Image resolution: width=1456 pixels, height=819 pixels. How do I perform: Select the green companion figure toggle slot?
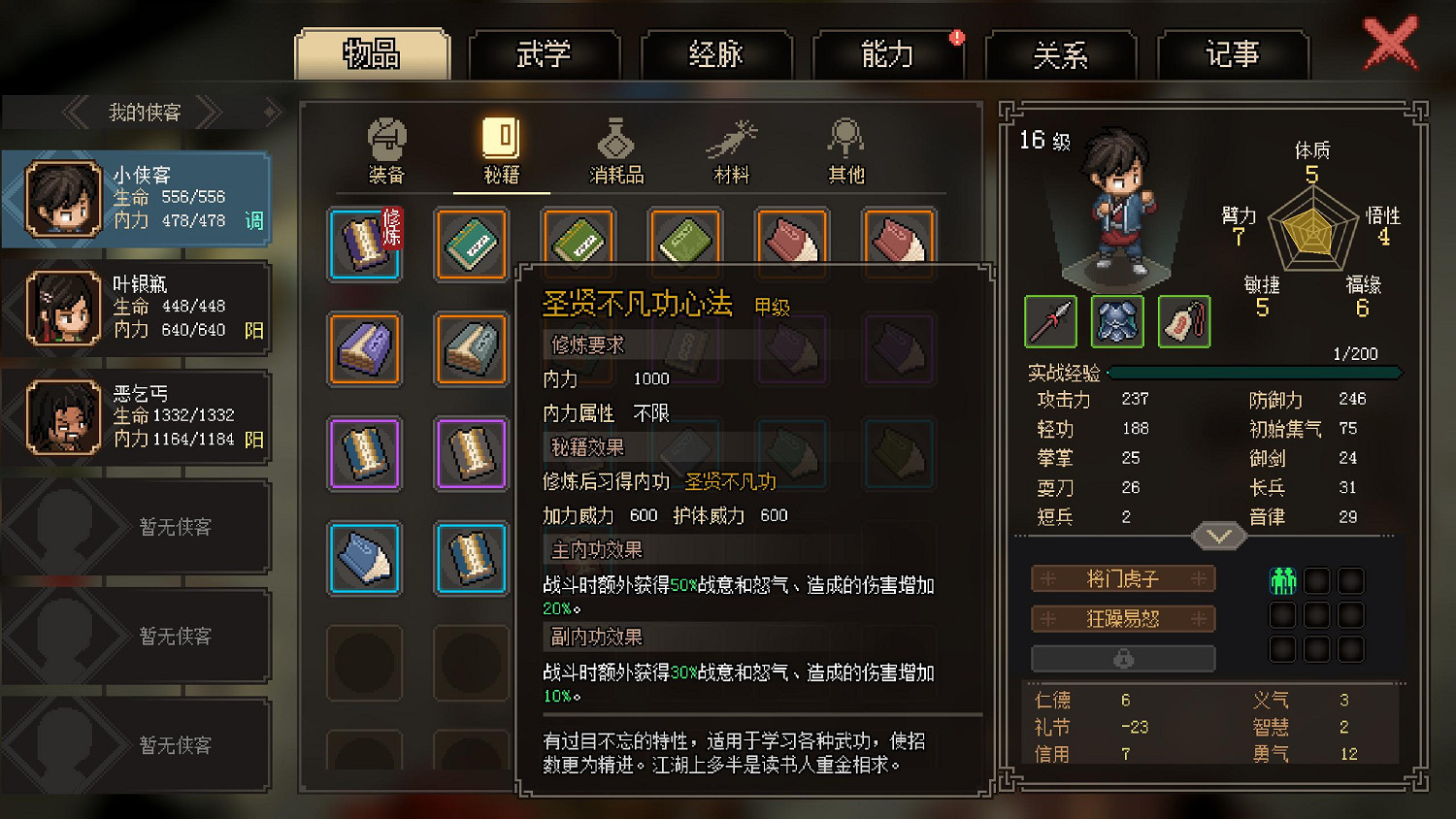tap(1283, 580)
